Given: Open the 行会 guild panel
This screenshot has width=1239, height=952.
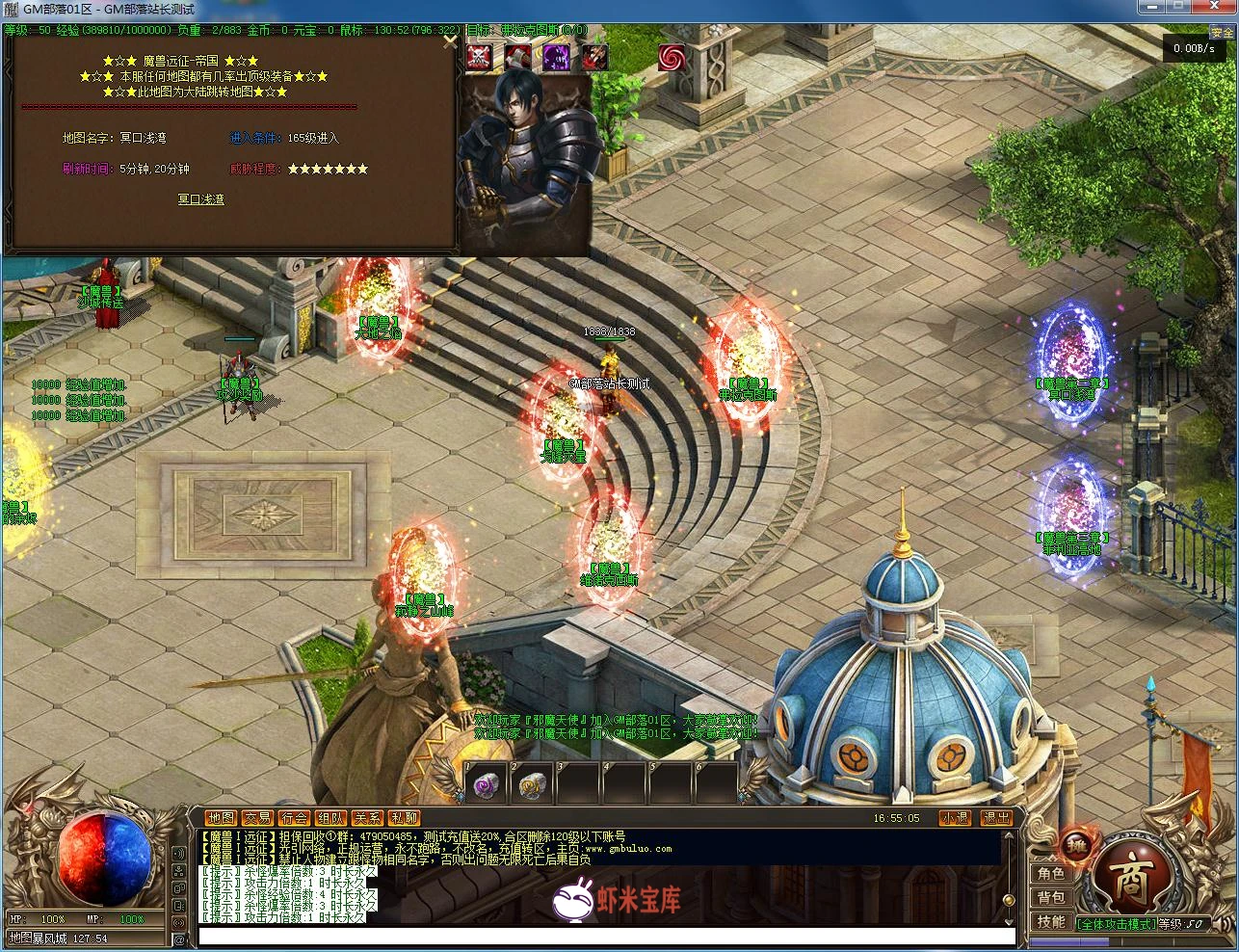Looking at the screenshot, I should [294, 818].
